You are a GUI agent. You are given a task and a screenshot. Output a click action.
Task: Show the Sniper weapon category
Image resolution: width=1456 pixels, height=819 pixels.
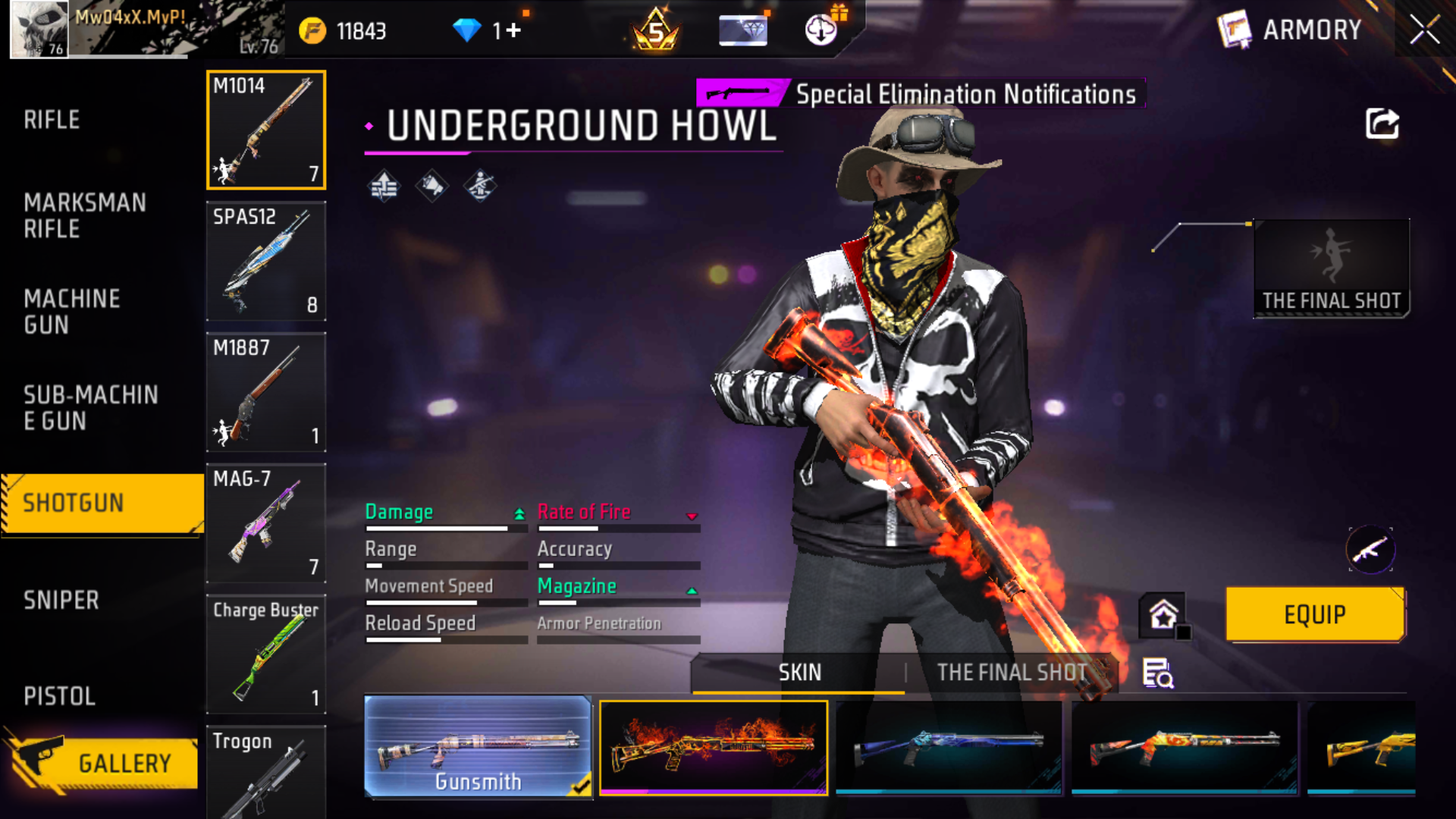61,601
